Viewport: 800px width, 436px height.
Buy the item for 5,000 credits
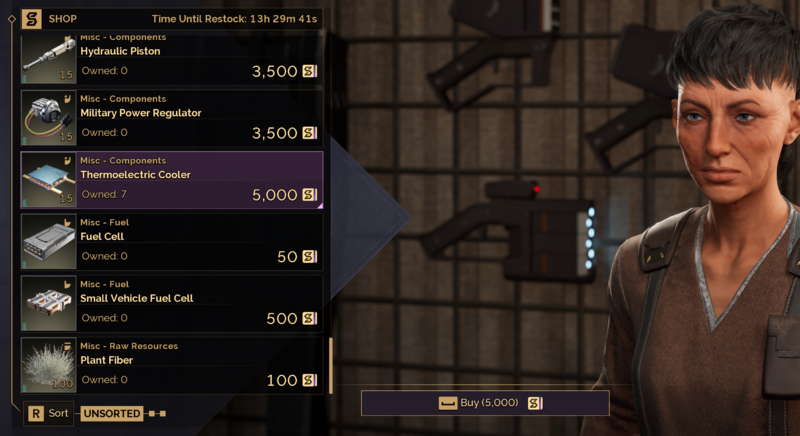[x=485, y=403]
